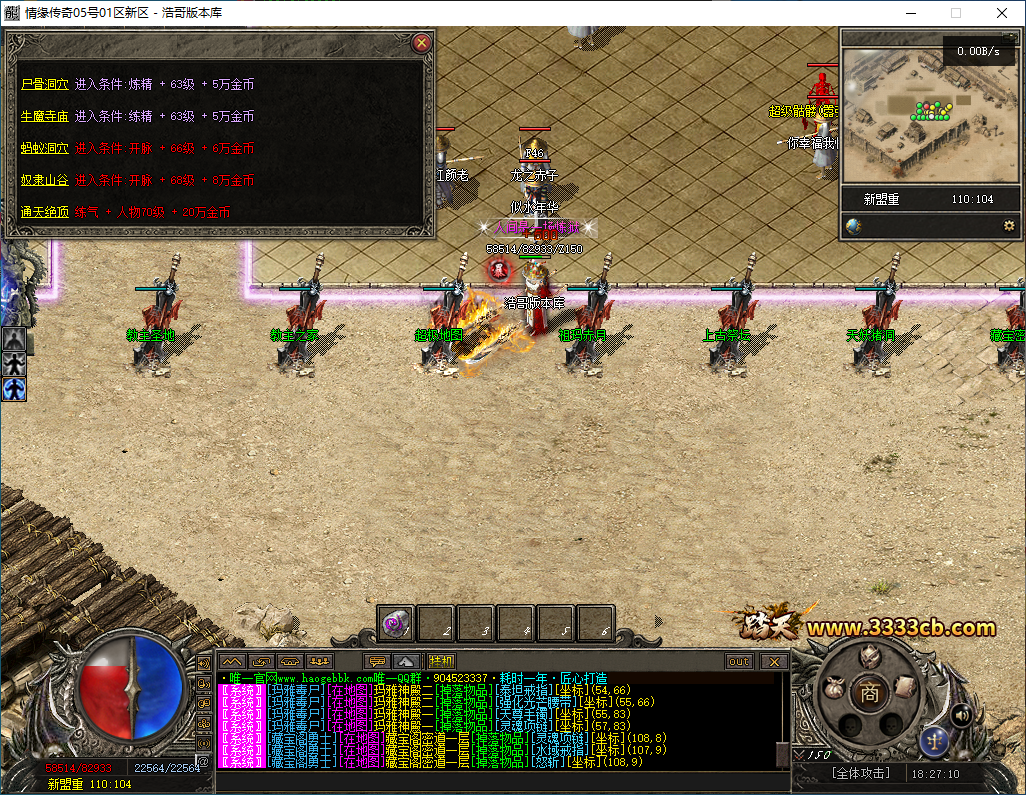Close the chat panel with its X button

point(773,661)
